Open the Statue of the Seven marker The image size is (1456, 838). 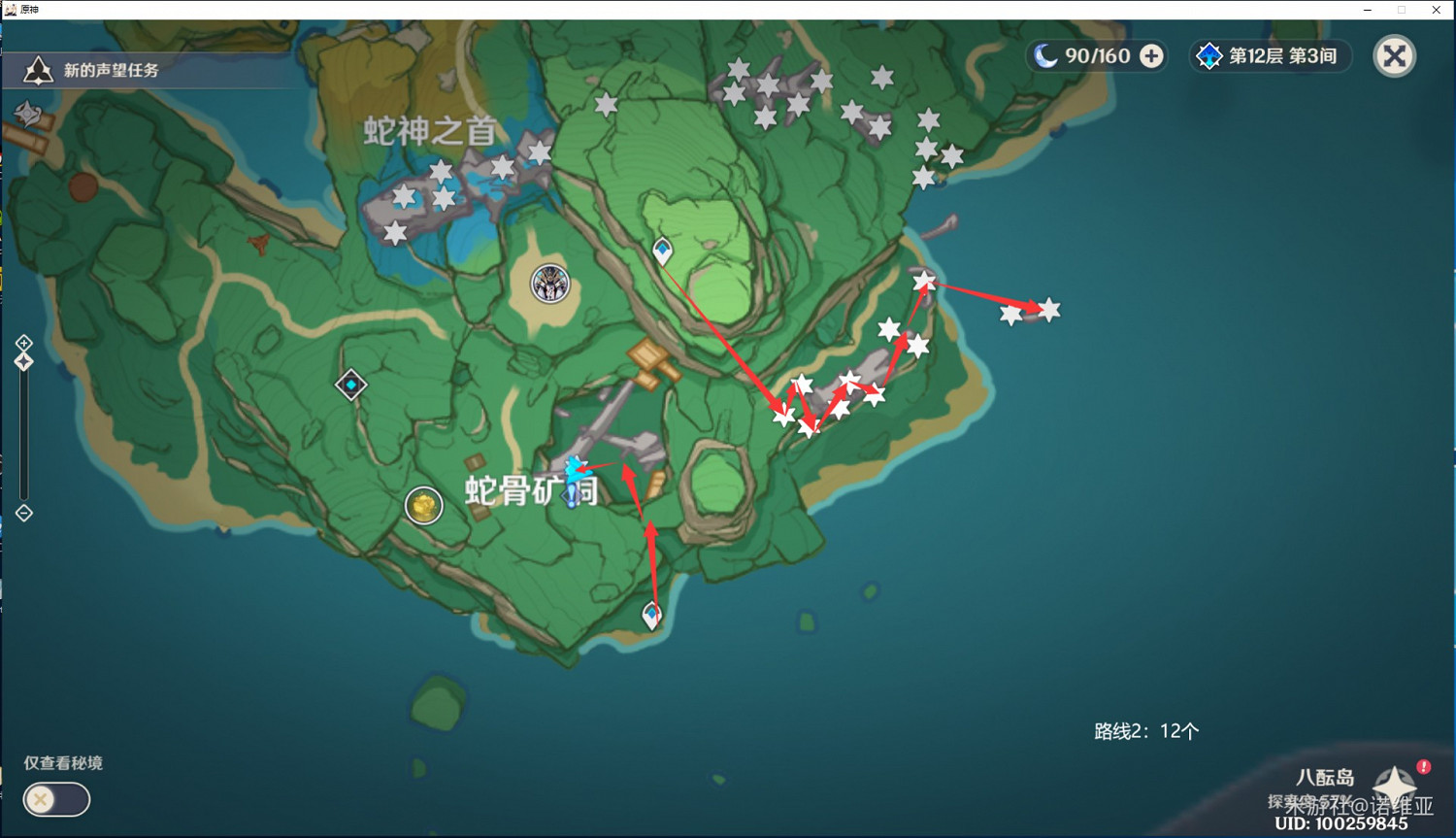(549, 284)
